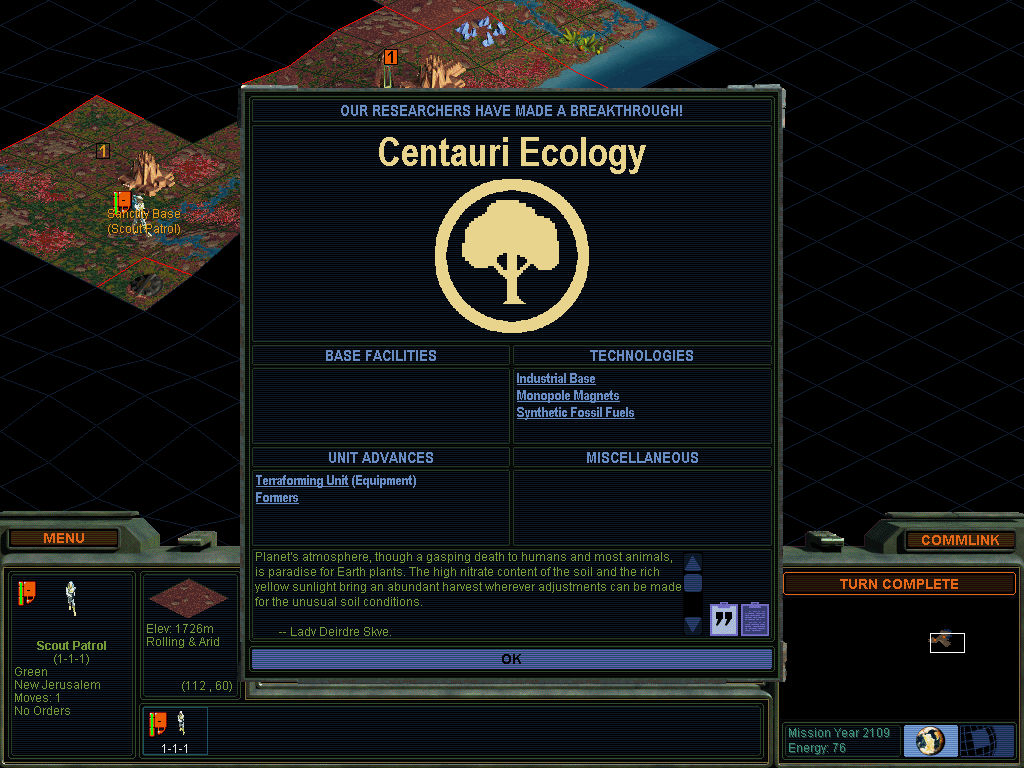Follow the Synthetic Fossil Fuels link
Image resolution: width=1024 pixels, height=768 pixels.
tap(575, 413)
